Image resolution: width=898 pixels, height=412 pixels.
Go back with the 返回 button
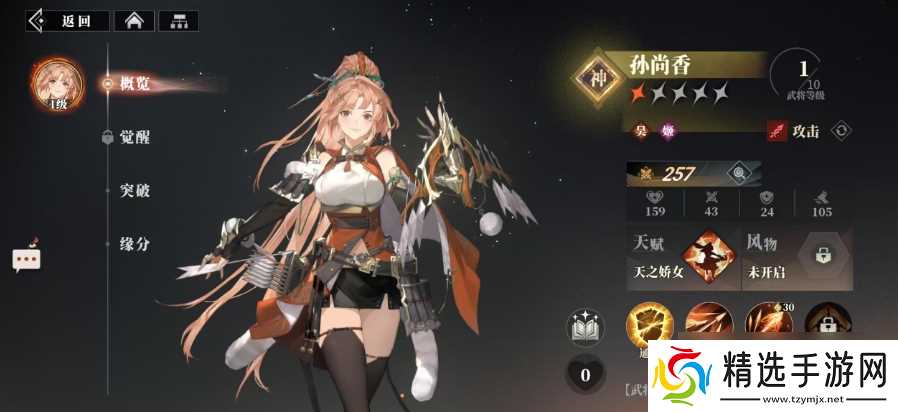click(x=68, y=20)
